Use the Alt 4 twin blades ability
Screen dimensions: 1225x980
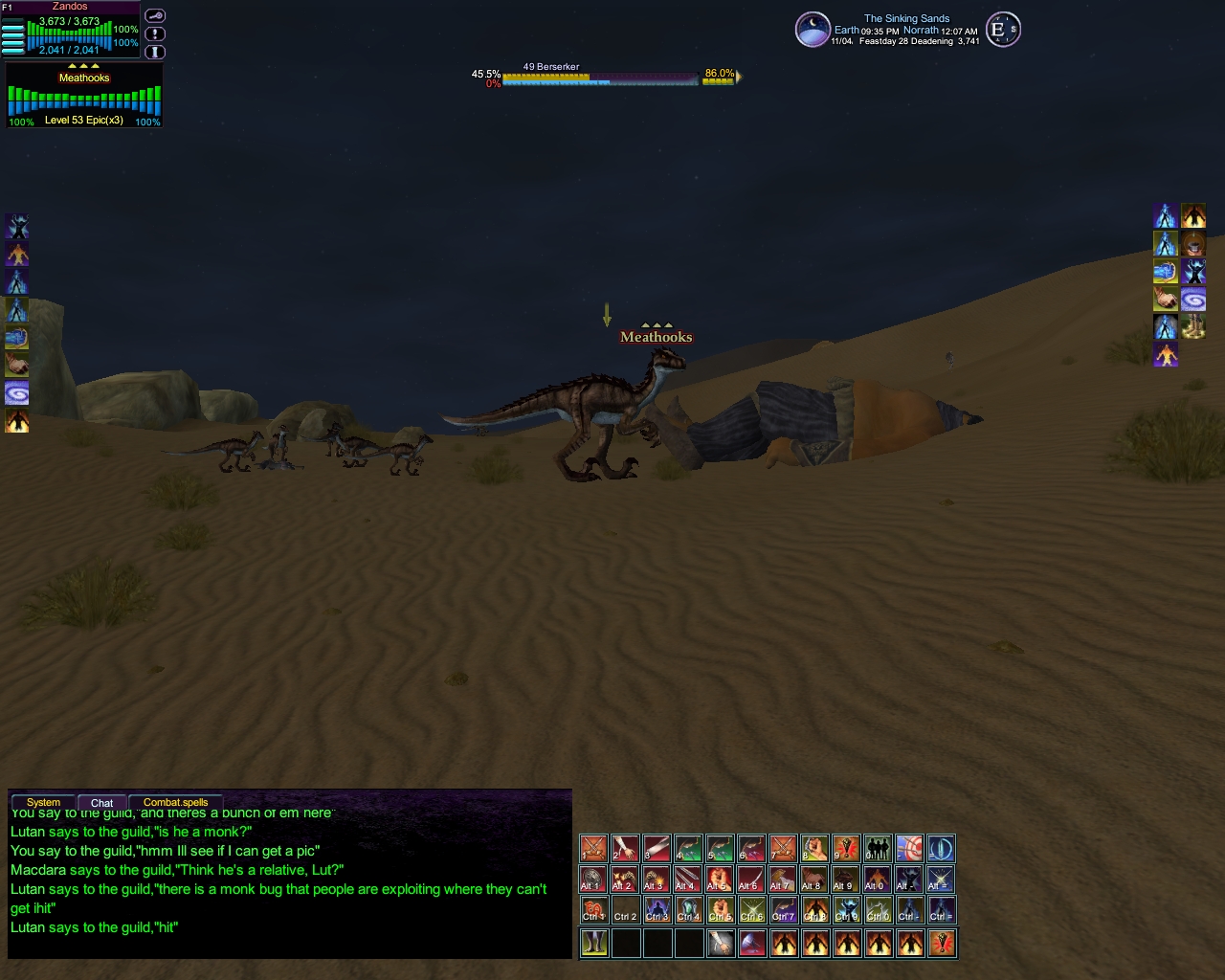tap(688, 880)
